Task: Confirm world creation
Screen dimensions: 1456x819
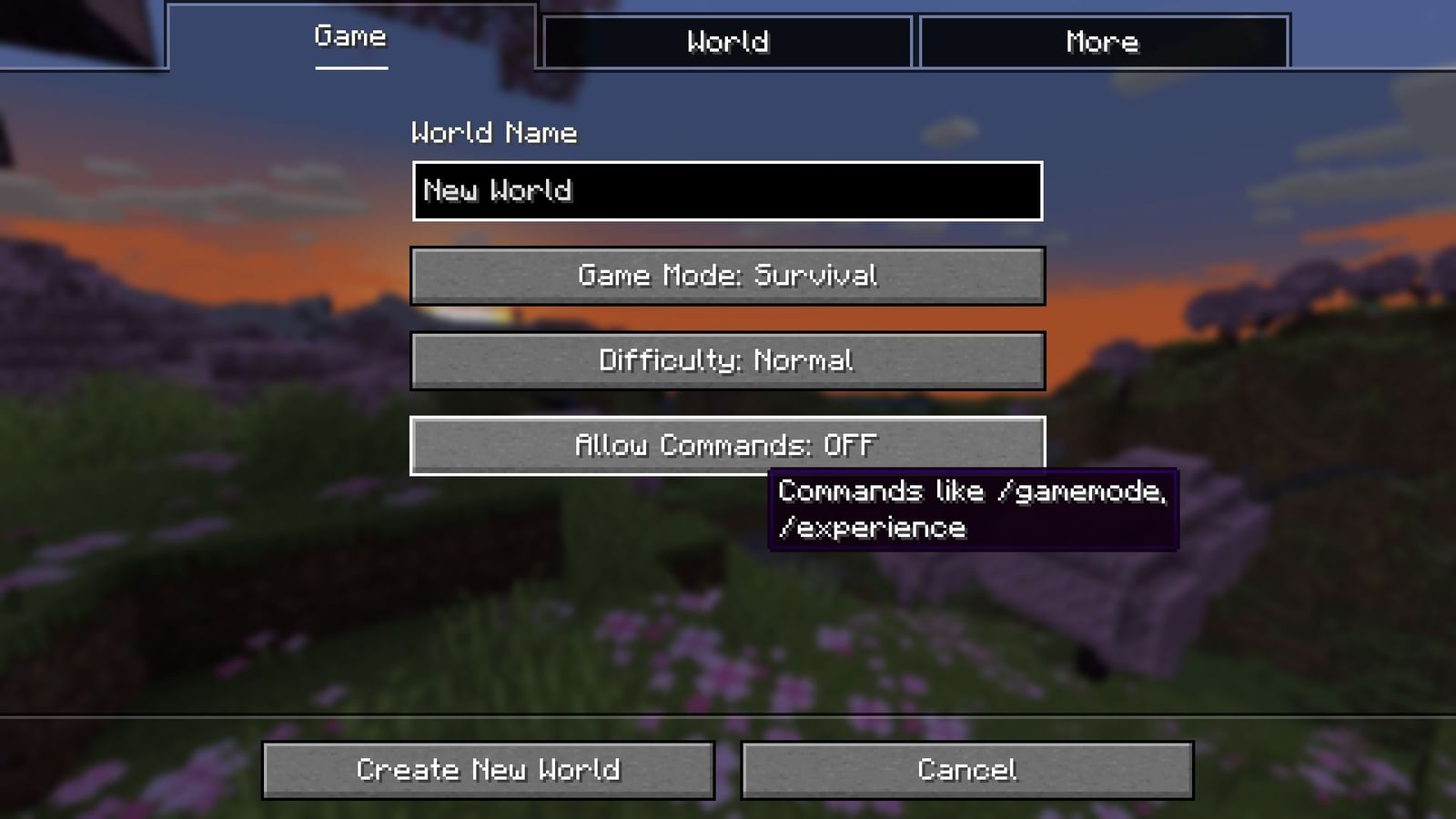Action: pos(489,769)
